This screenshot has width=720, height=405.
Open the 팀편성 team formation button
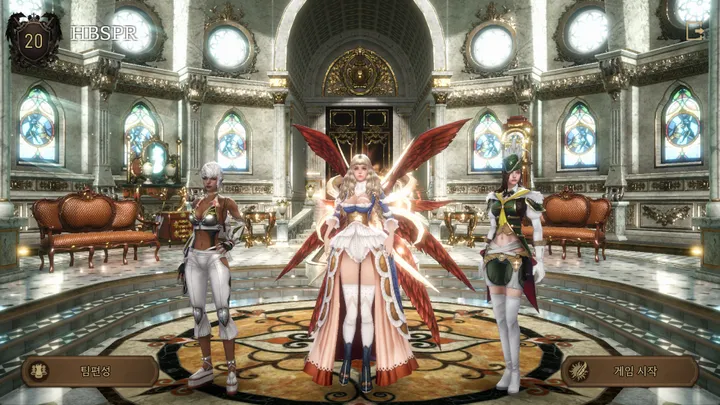pyautogui.click(x=90, y=371)
